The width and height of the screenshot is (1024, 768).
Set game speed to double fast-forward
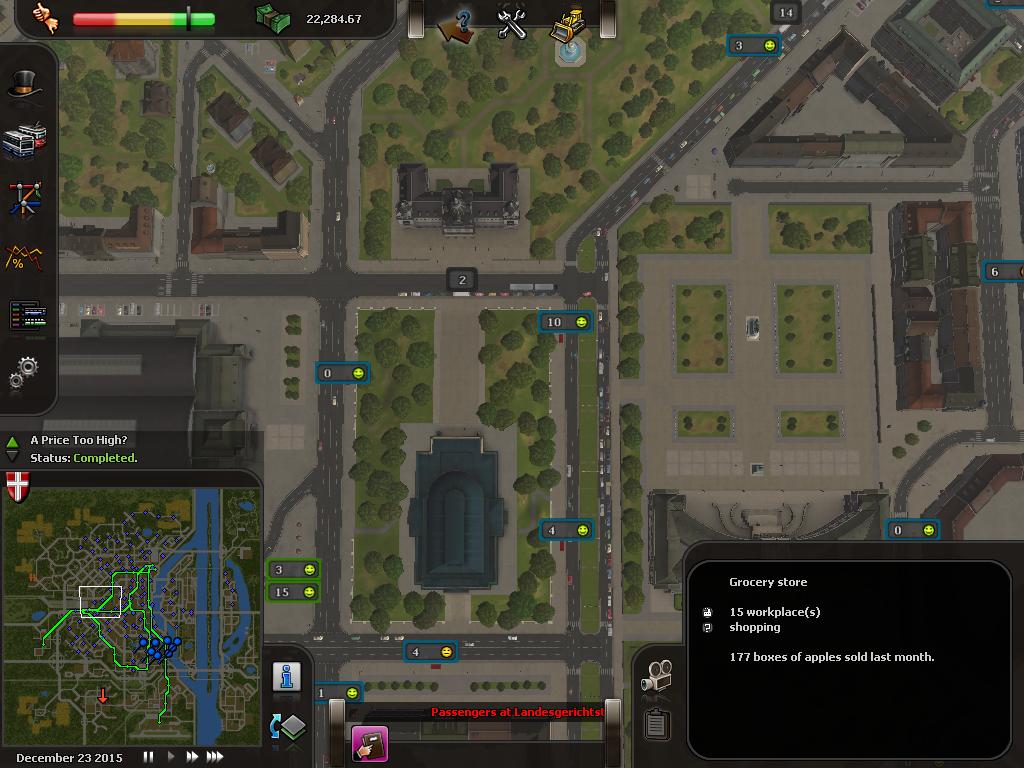192,757
